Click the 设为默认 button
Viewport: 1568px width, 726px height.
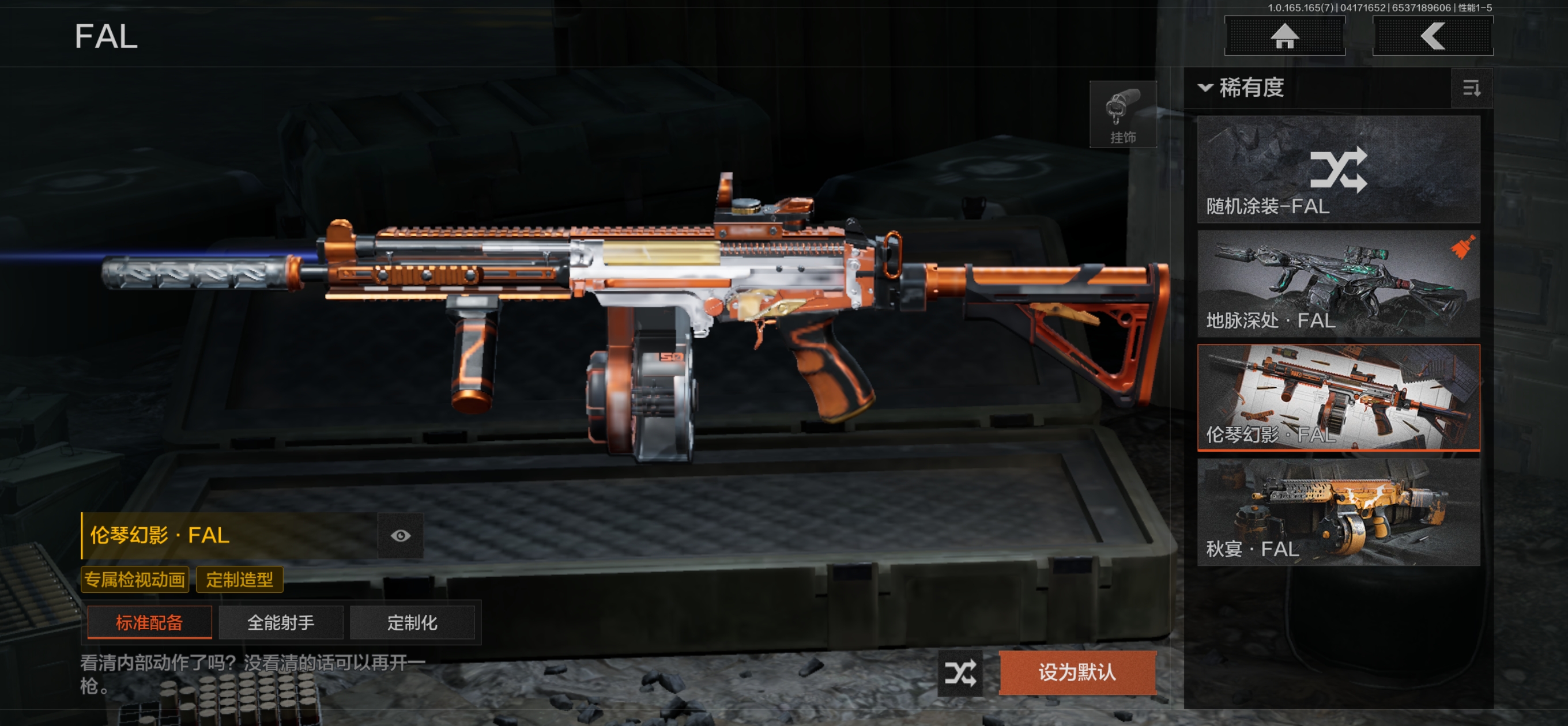(1077, 672)
